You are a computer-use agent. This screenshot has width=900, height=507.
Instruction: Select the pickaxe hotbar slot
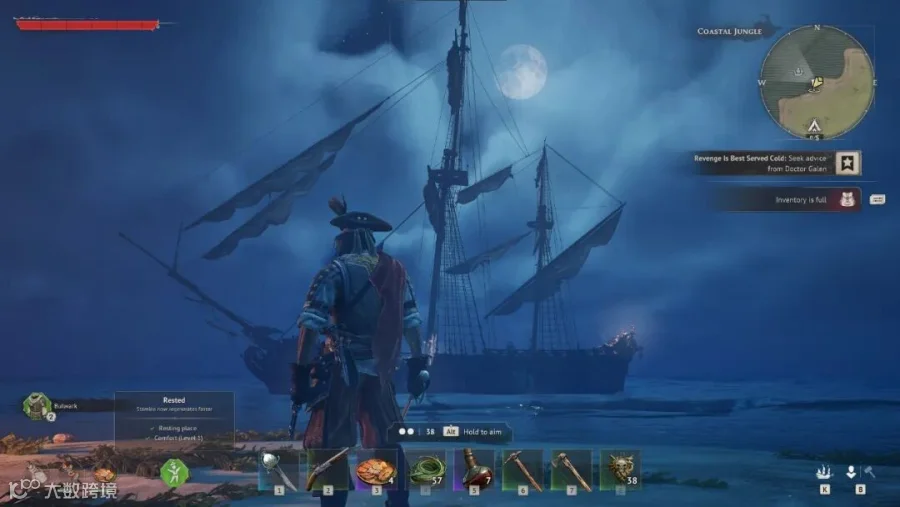522,468
